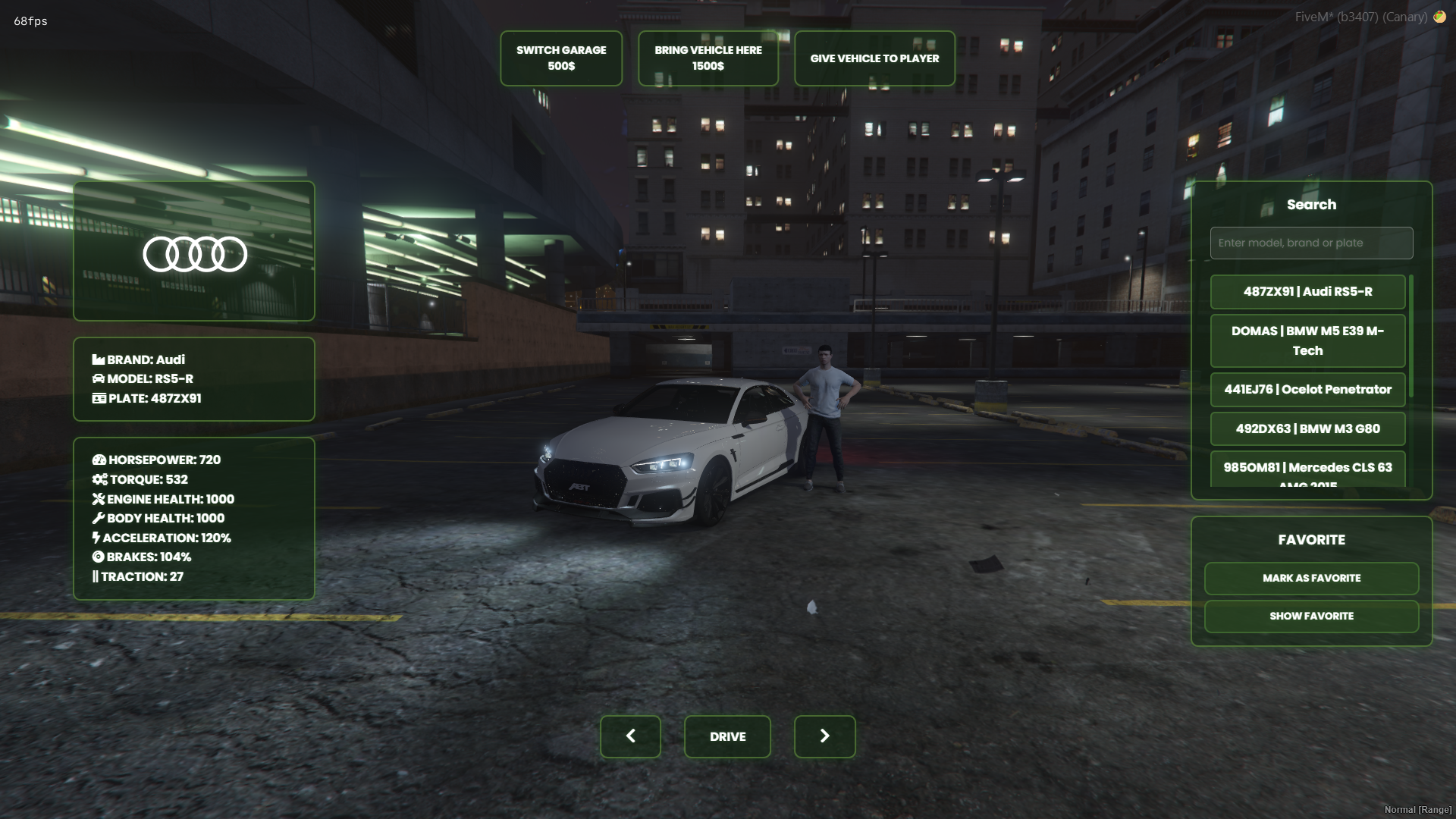Go to previous vehicle with left arrow
The height and width of the screenshot is (819, 1456).
630,736
